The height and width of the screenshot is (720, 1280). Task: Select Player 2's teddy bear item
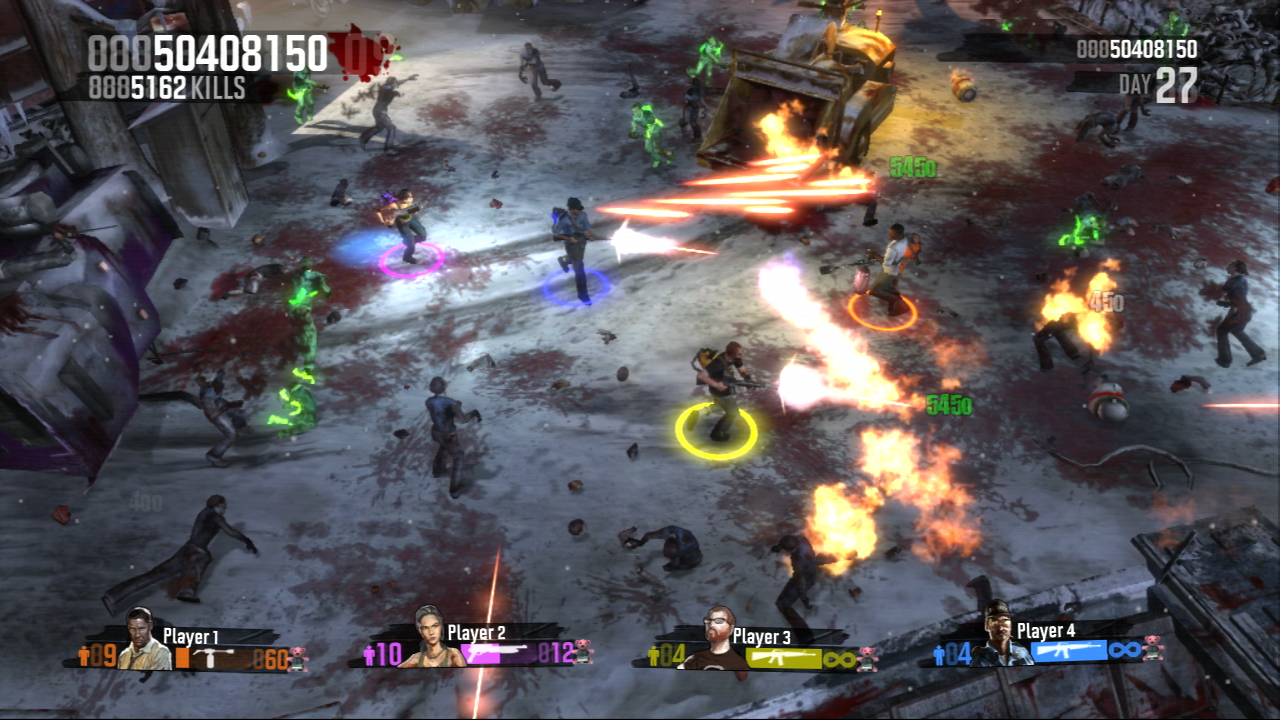pyautogui.click(x=583, y=653)
